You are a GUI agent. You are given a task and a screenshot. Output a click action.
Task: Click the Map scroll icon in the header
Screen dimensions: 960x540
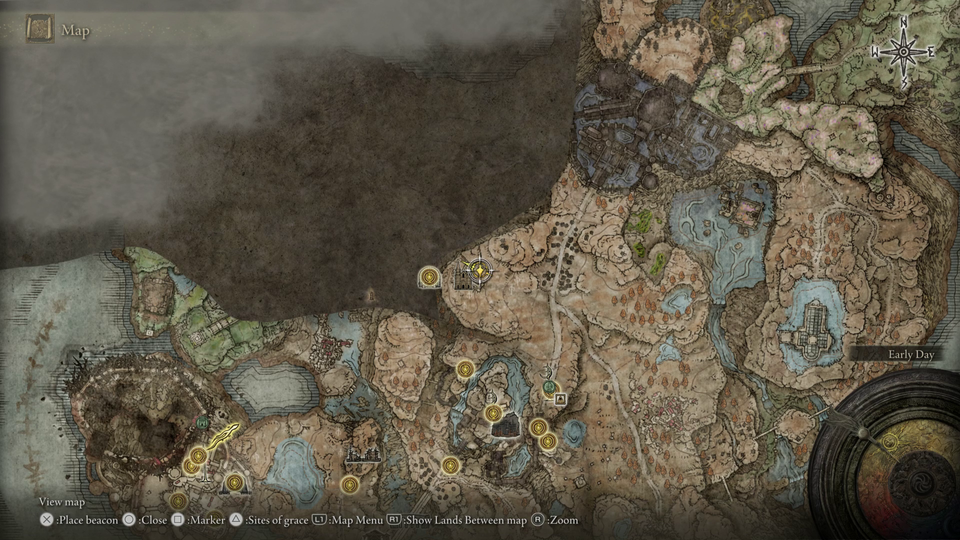pos(40,29)
